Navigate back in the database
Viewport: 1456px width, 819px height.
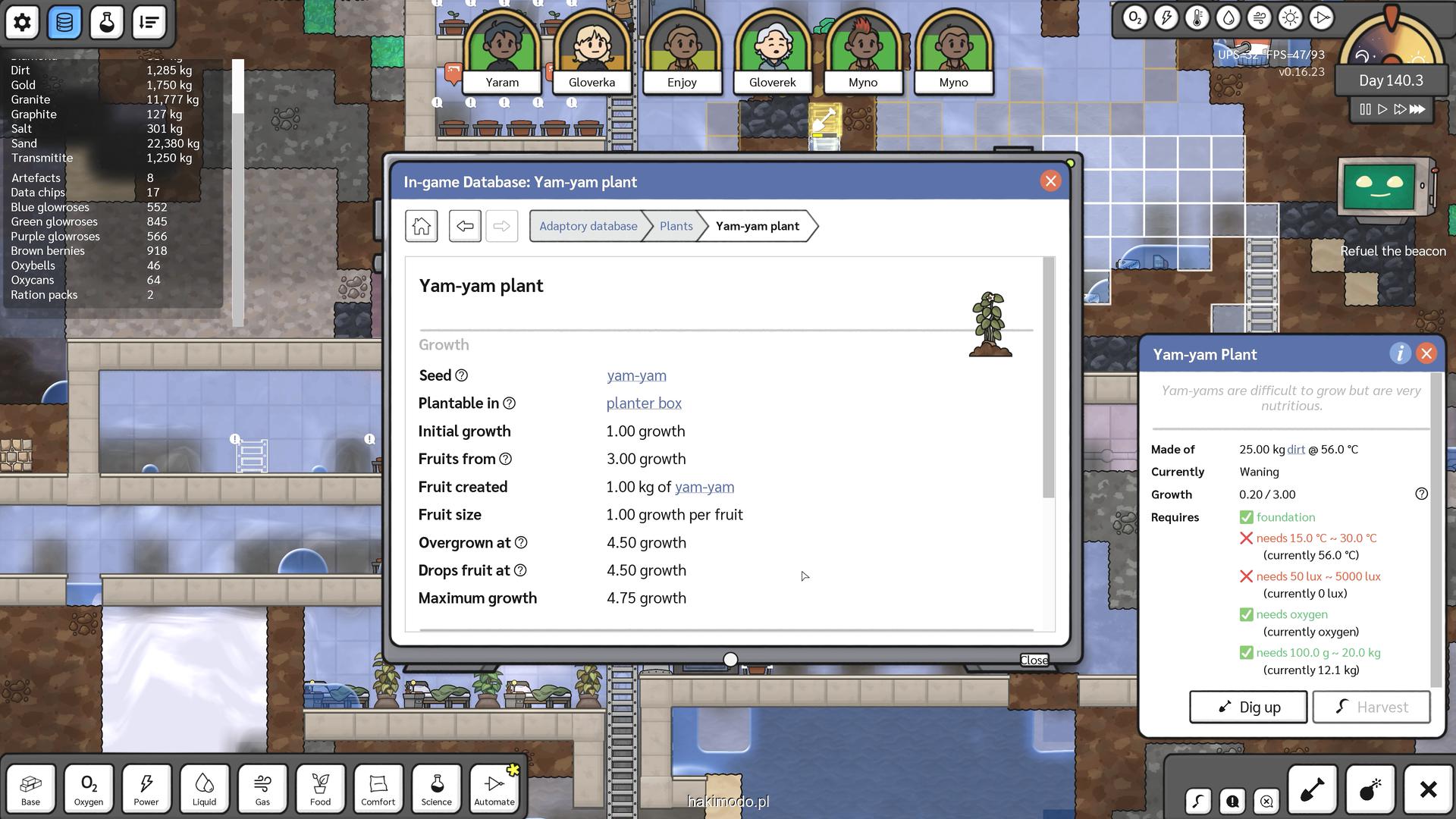click(x=465, y=226)
